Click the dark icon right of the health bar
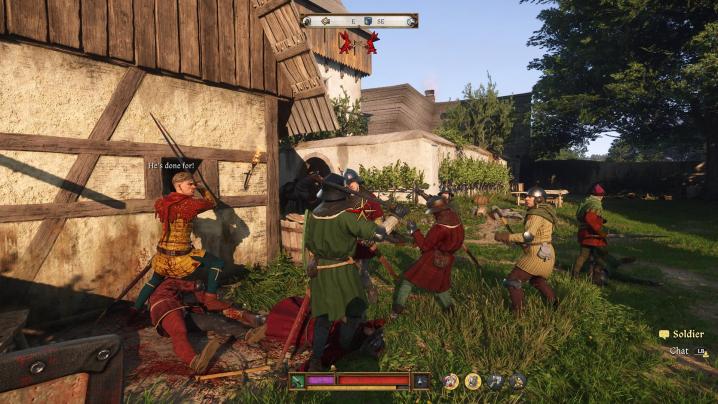The image size is (718, 404). coord(422,381)
